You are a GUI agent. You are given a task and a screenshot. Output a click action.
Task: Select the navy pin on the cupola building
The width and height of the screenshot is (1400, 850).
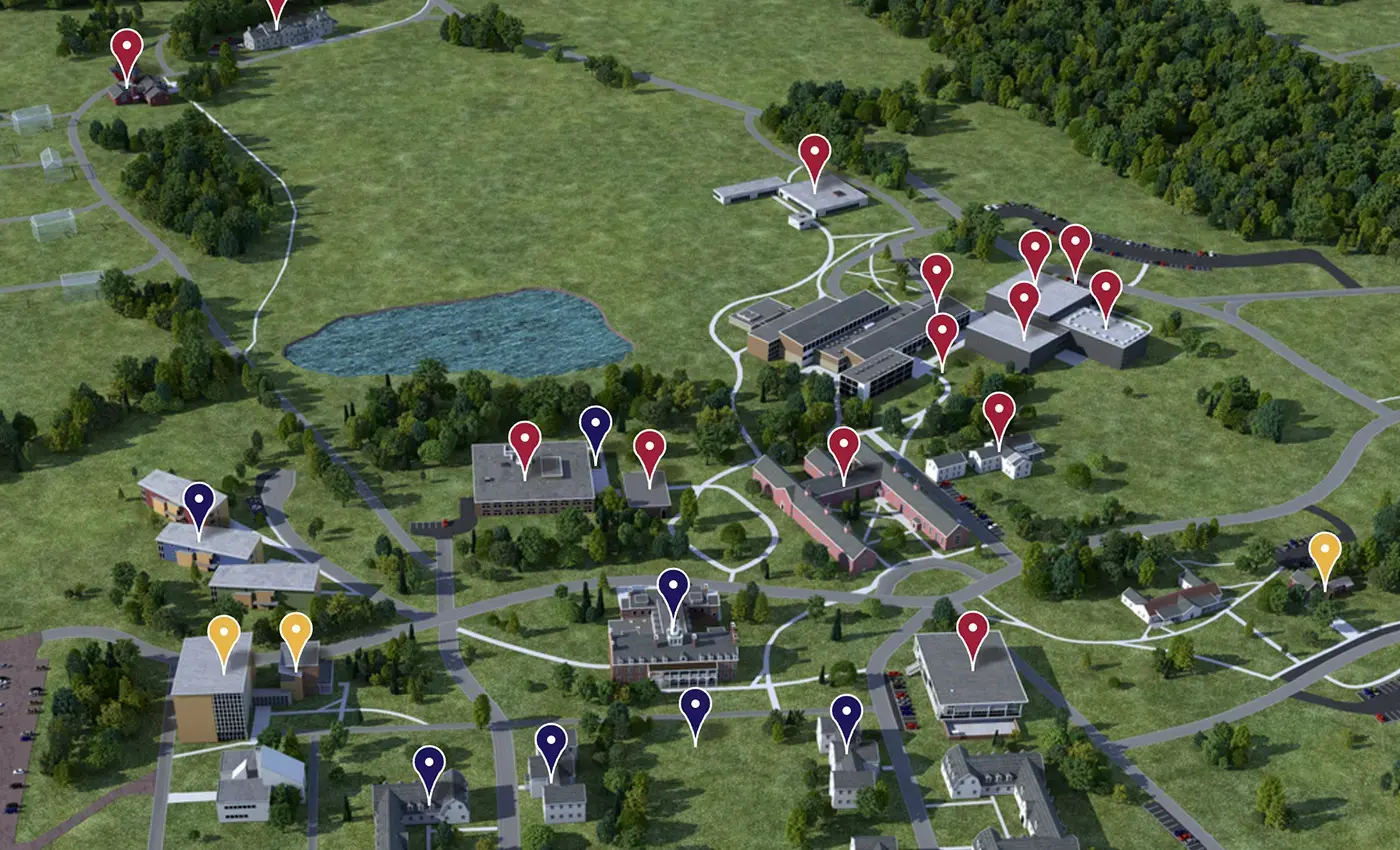[x=674, y=588]
